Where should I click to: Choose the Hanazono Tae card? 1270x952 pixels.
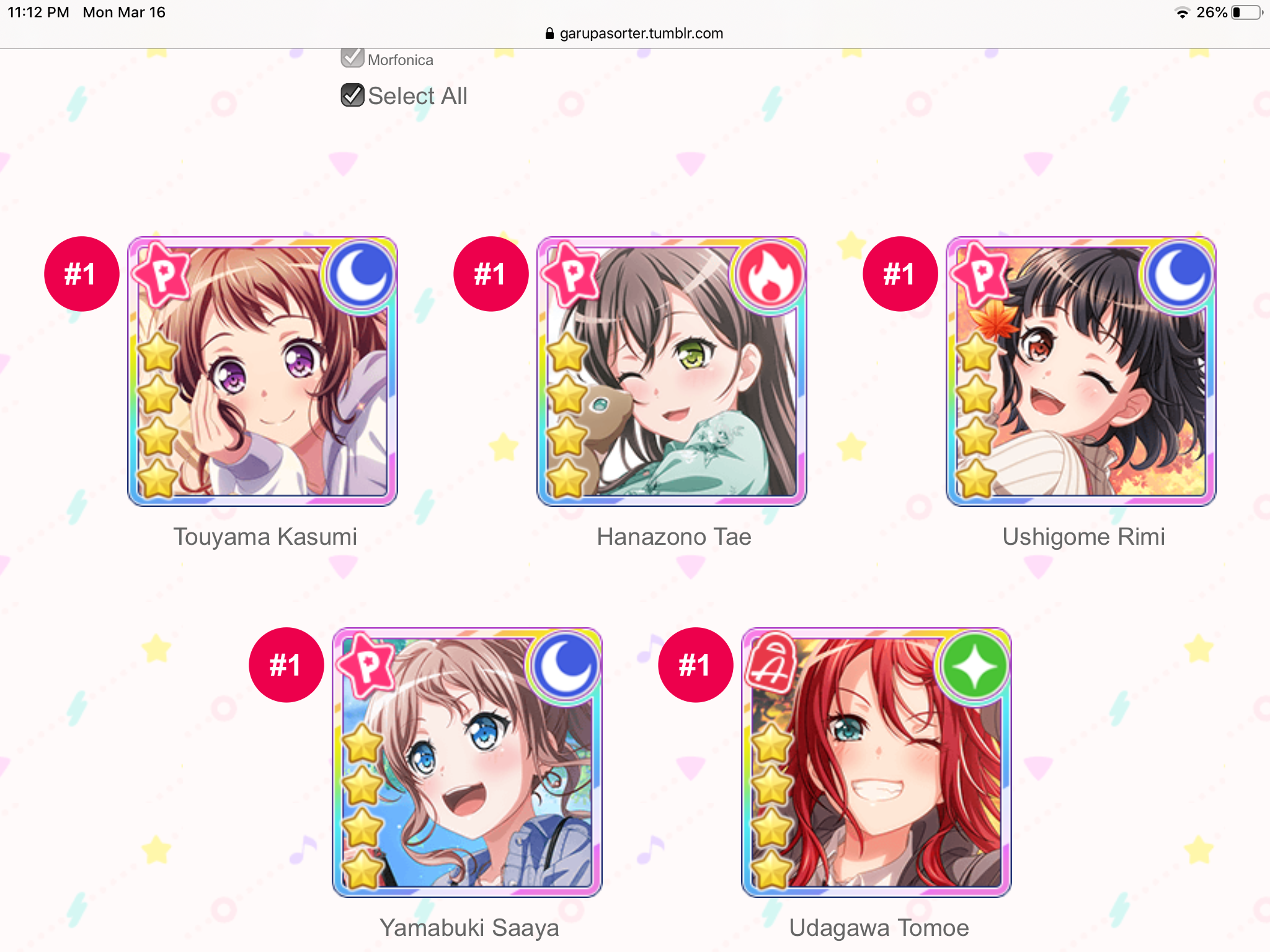click(672, 371)
